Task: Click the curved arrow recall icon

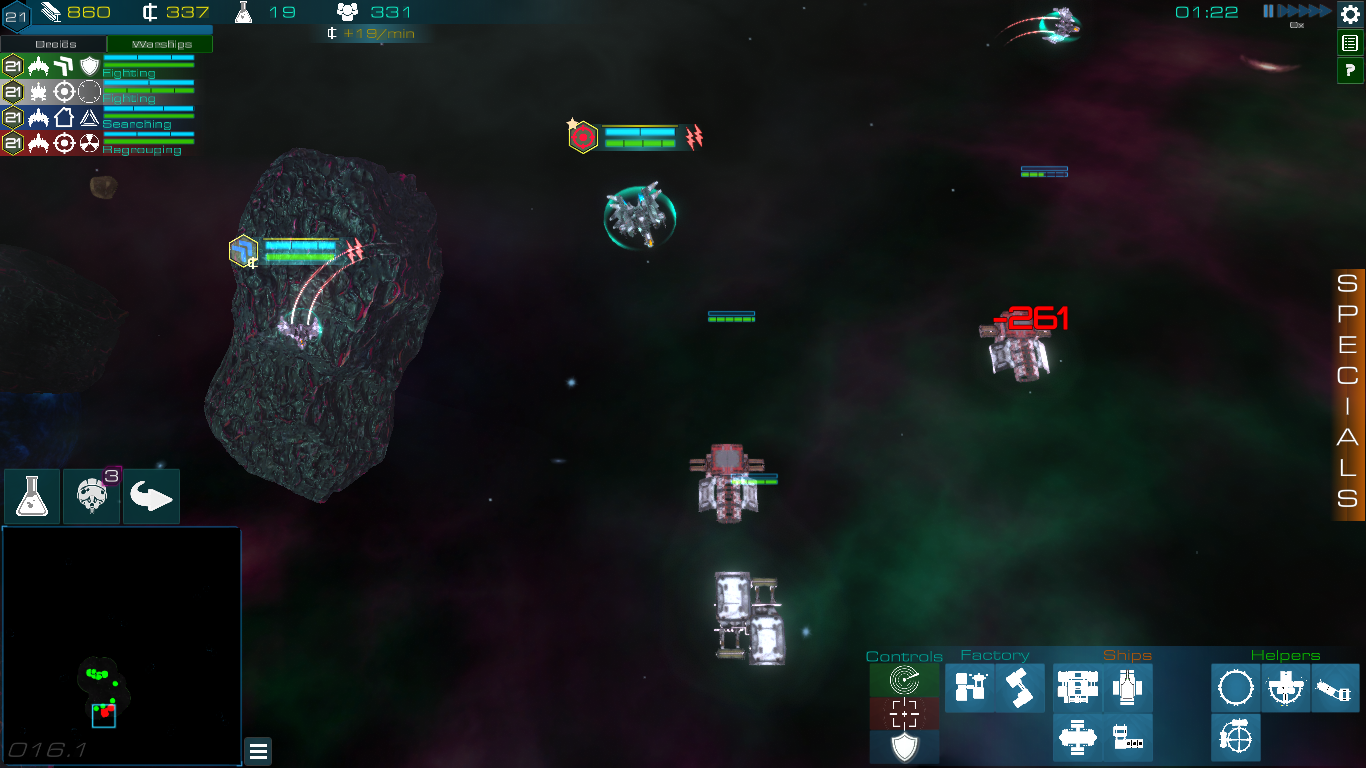Action: point(150,496)
